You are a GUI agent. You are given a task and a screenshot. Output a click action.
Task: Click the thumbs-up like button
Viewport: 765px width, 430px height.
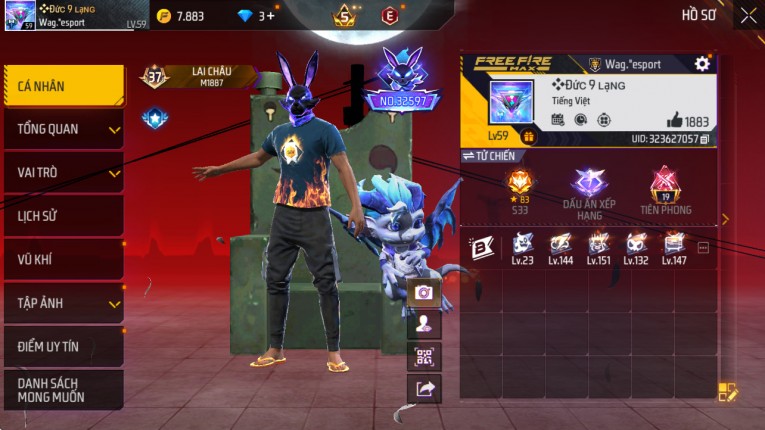[675, 120]
